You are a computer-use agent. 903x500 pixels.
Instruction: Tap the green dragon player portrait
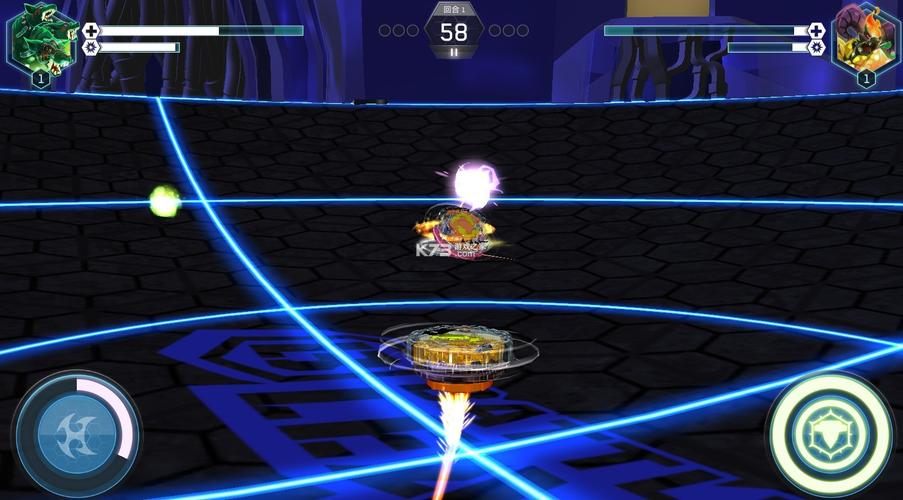40,38
